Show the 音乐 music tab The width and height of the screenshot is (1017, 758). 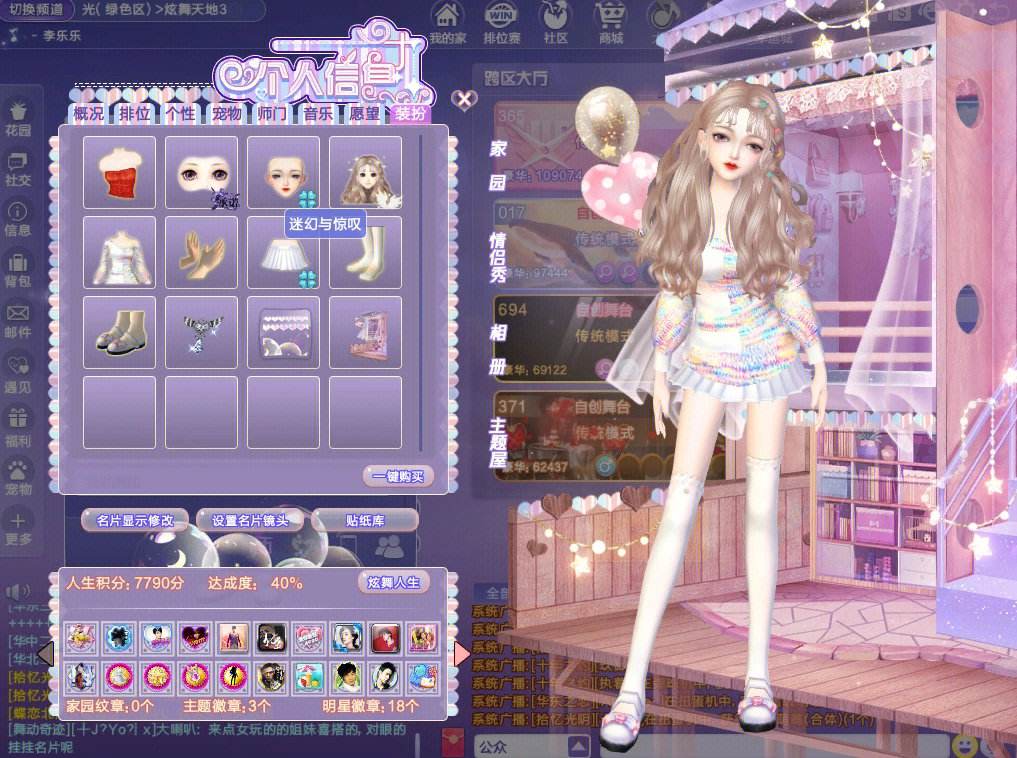[318, 114]
